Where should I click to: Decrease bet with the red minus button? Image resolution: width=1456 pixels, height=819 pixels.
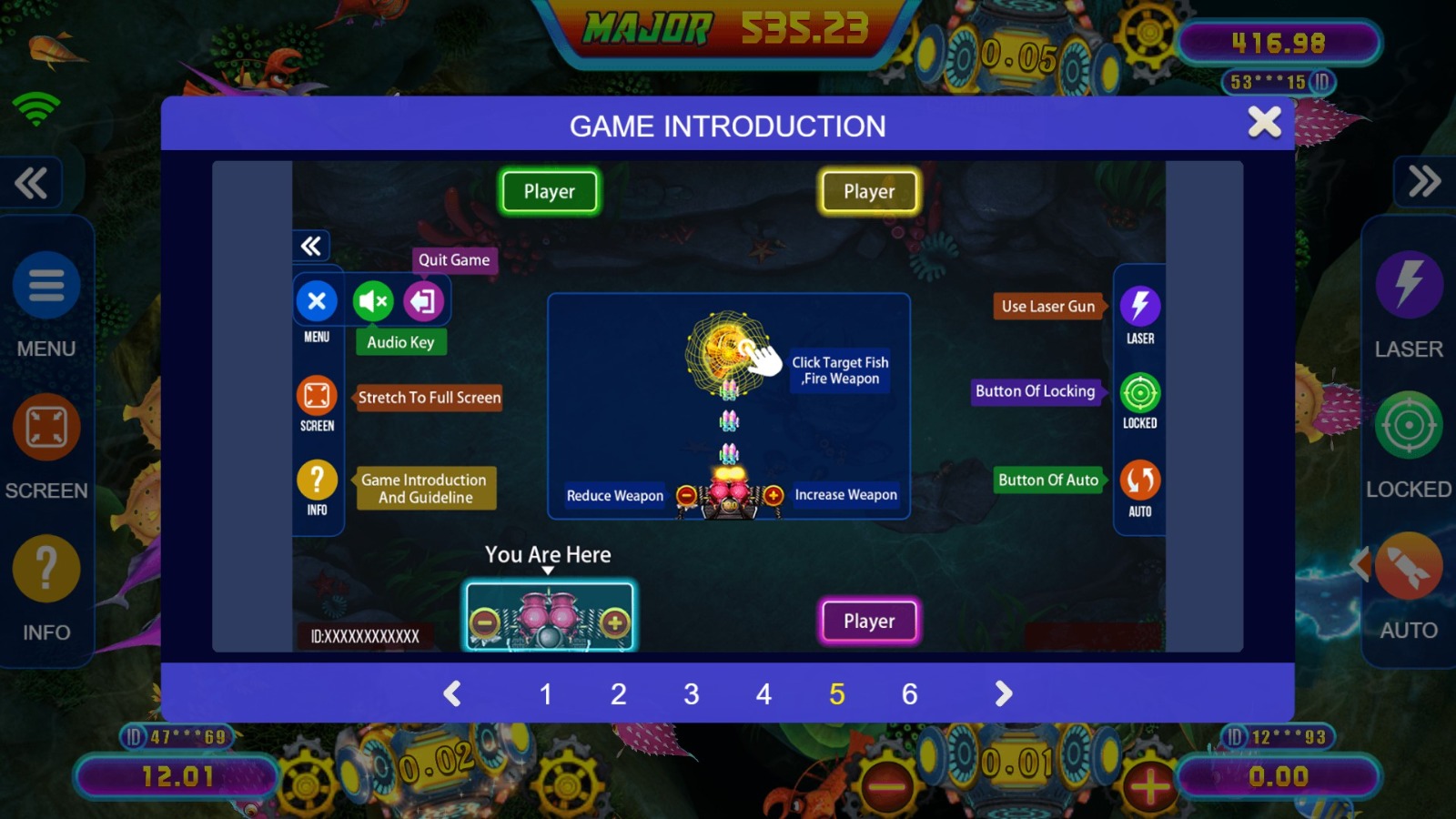click(887, 785)
